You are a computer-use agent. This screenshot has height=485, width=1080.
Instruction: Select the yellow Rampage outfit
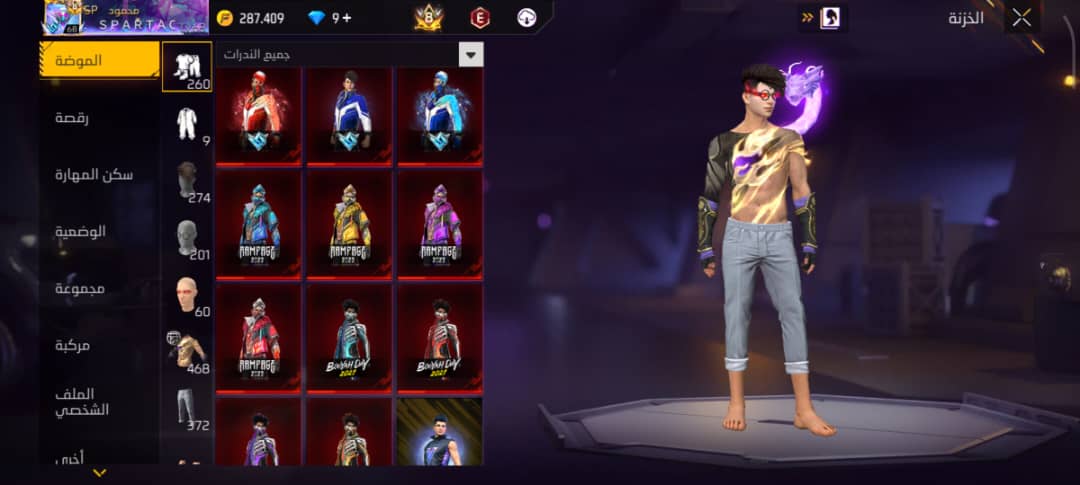pyautogui.click(x=350, y=224)
